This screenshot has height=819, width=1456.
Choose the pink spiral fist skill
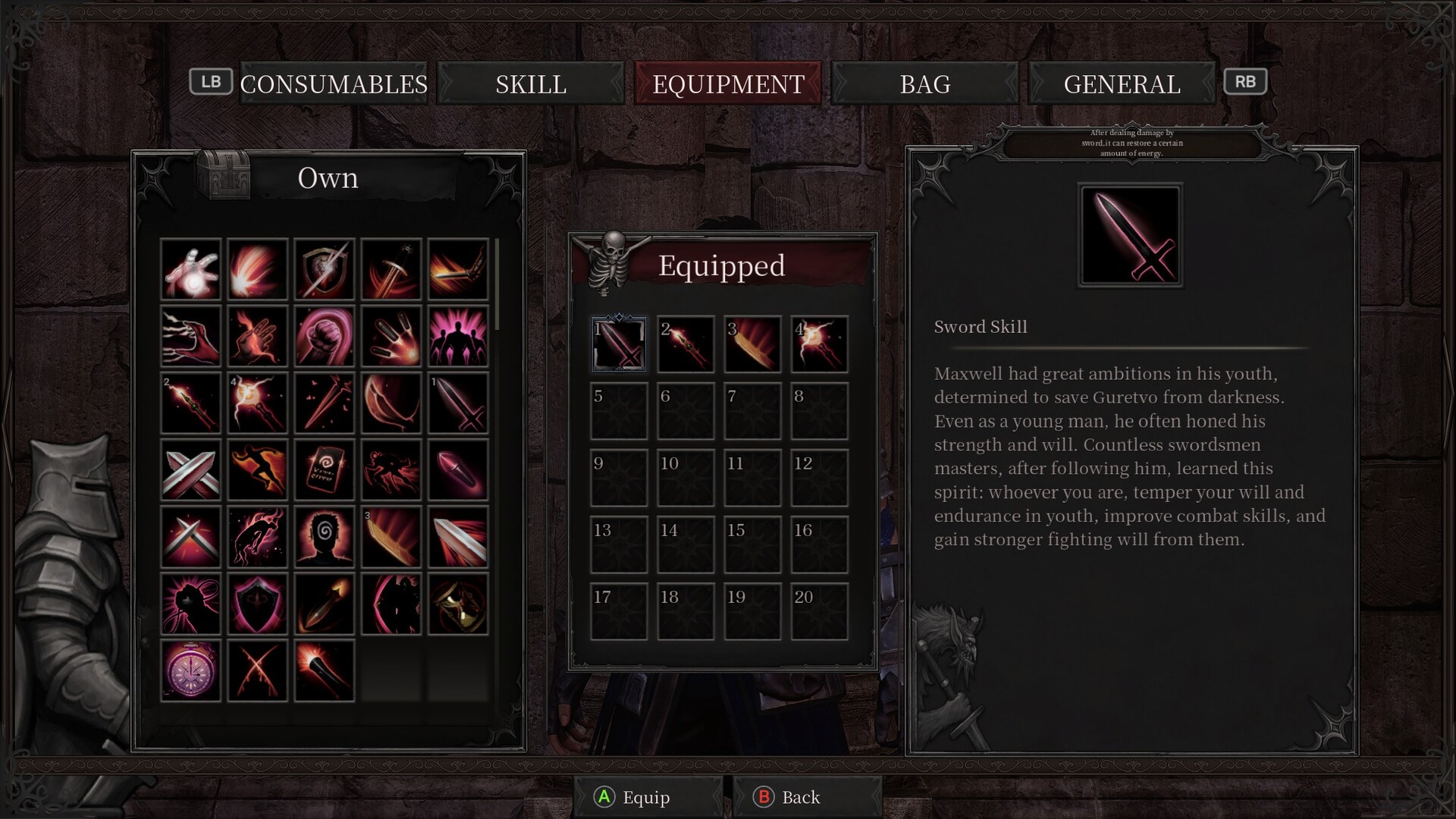[324, 336]
